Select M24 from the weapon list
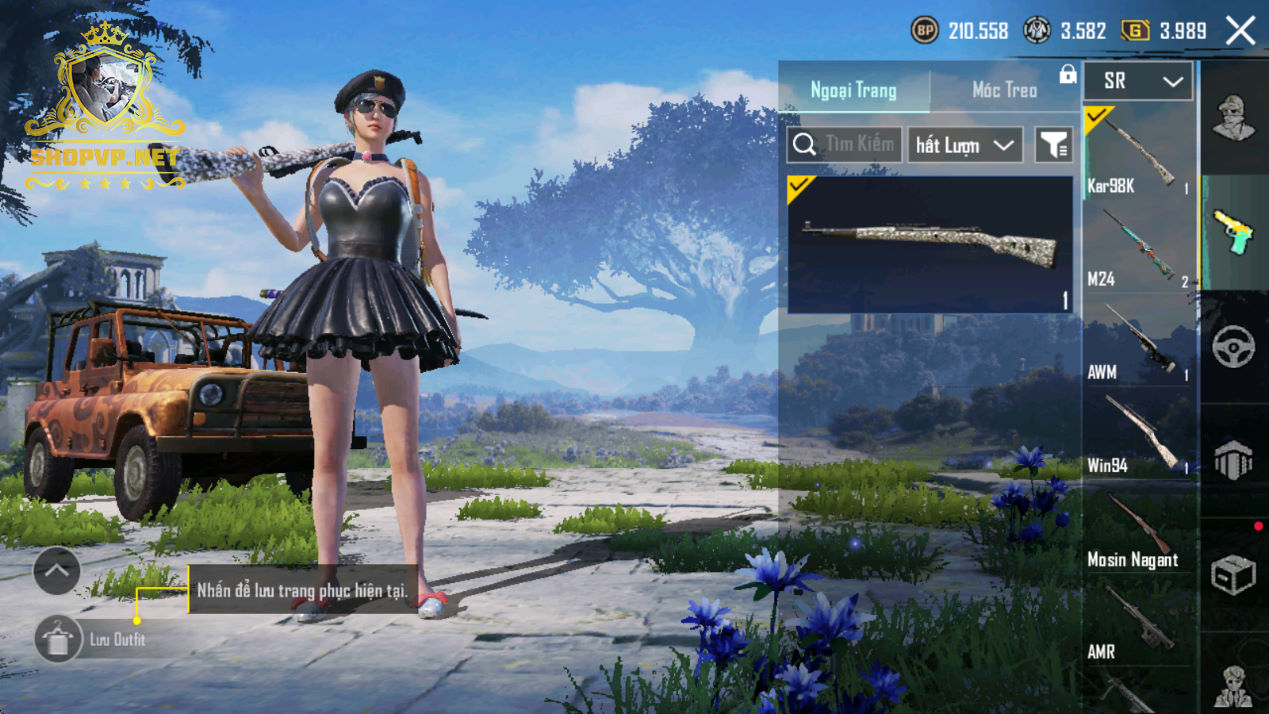1269x714 pixels. tap(1139, 248)
